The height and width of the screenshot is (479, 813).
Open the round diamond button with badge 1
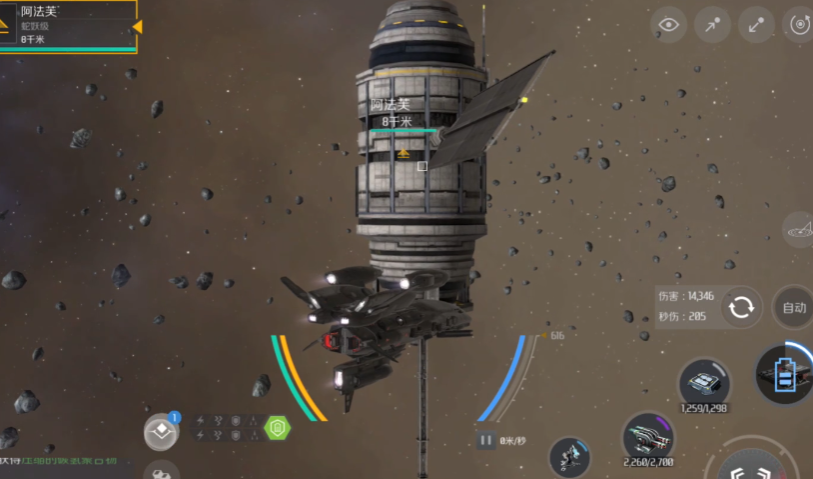(x=161, y=432)
